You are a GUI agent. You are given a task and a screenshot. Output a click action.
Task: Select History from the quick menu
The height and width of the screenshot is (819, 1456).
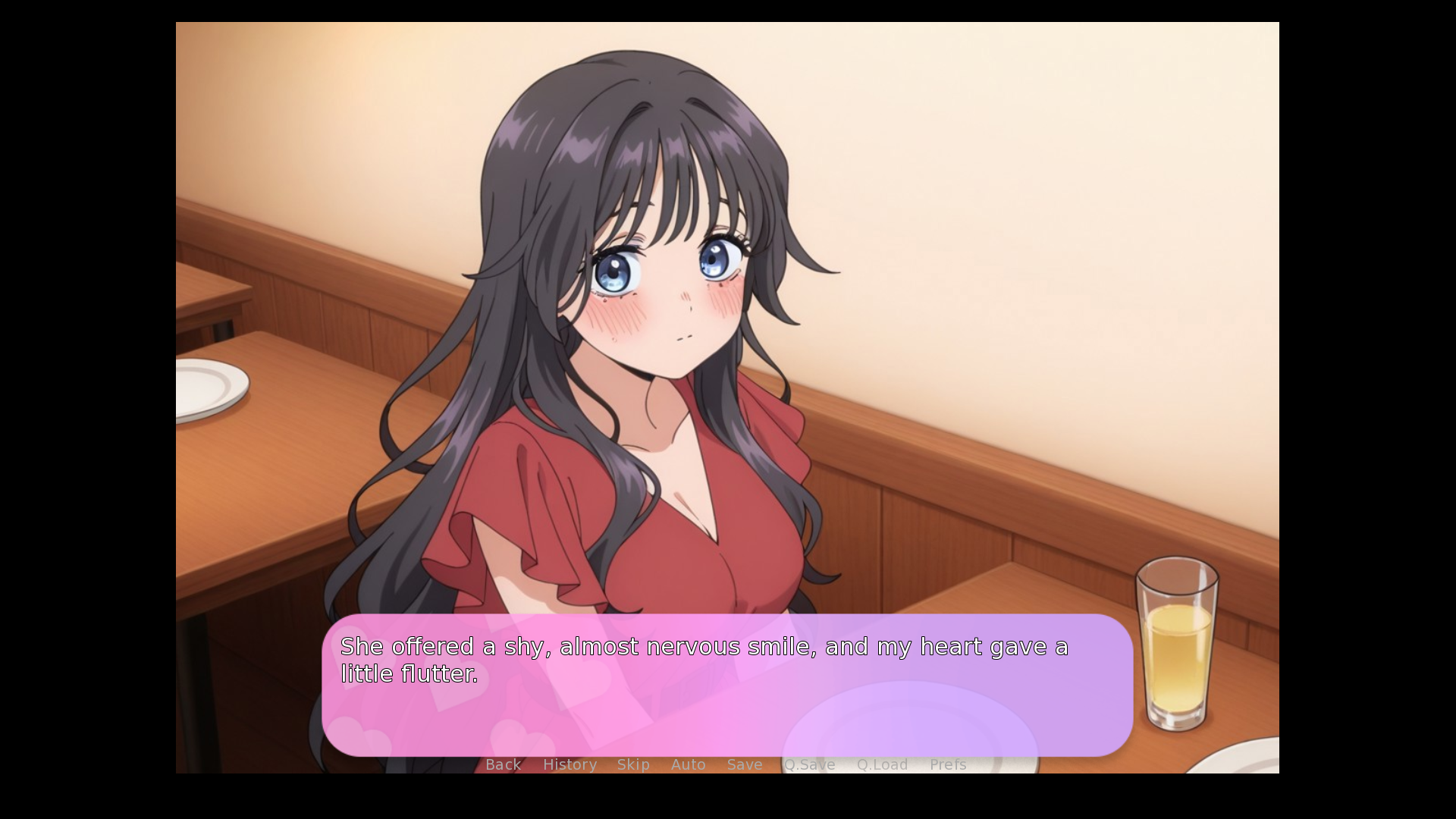570,764
